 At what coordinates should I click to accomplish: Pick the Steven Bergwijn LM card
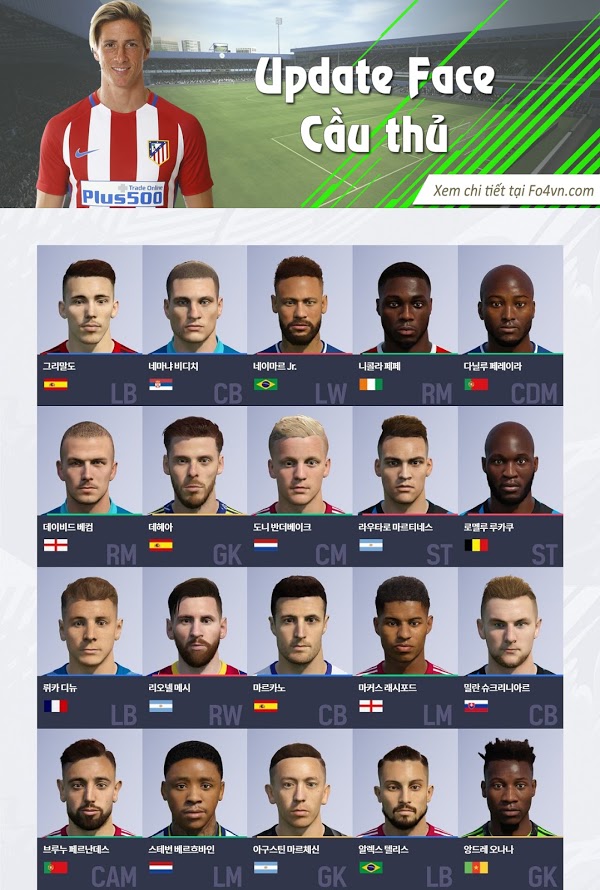click(195, 805)
